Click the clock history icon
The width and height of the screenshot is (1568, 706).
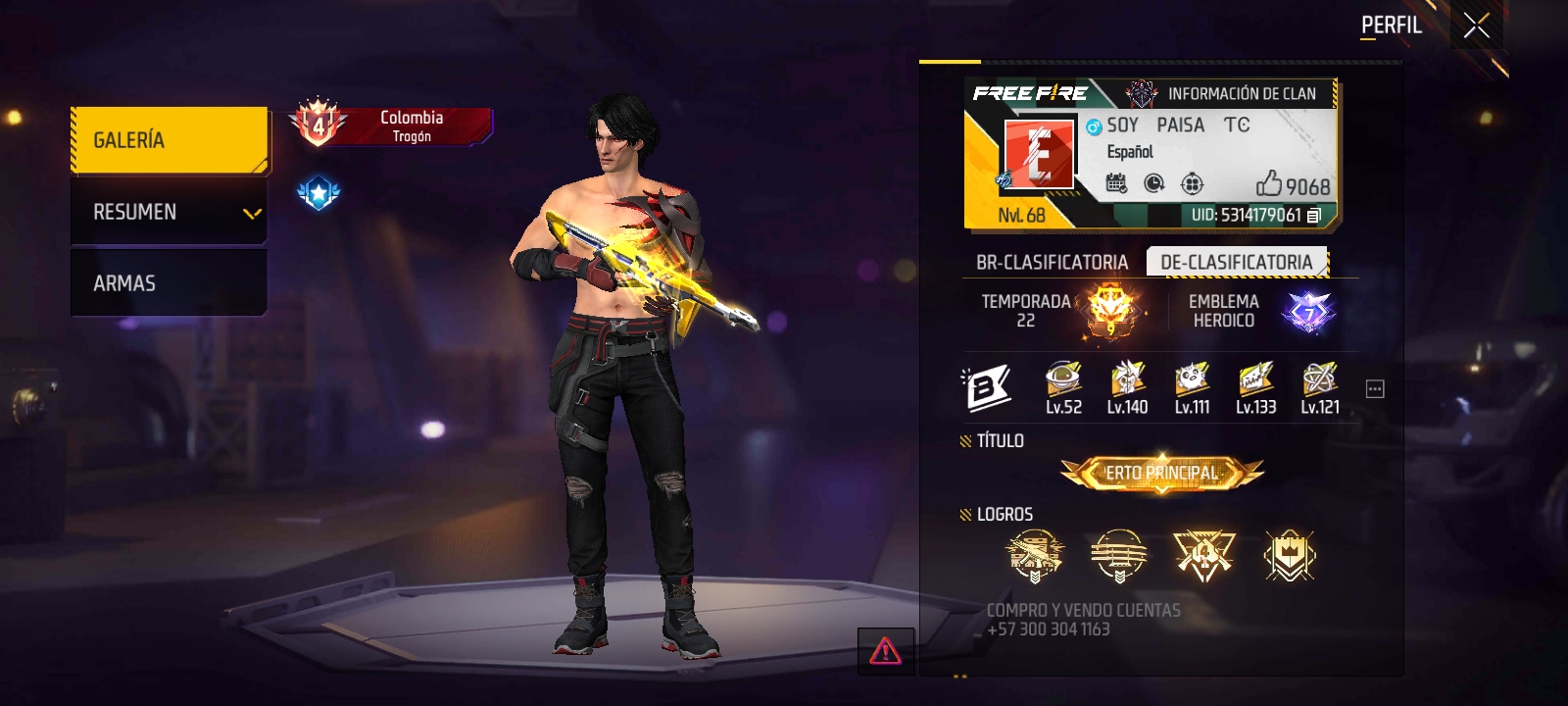1154,183
